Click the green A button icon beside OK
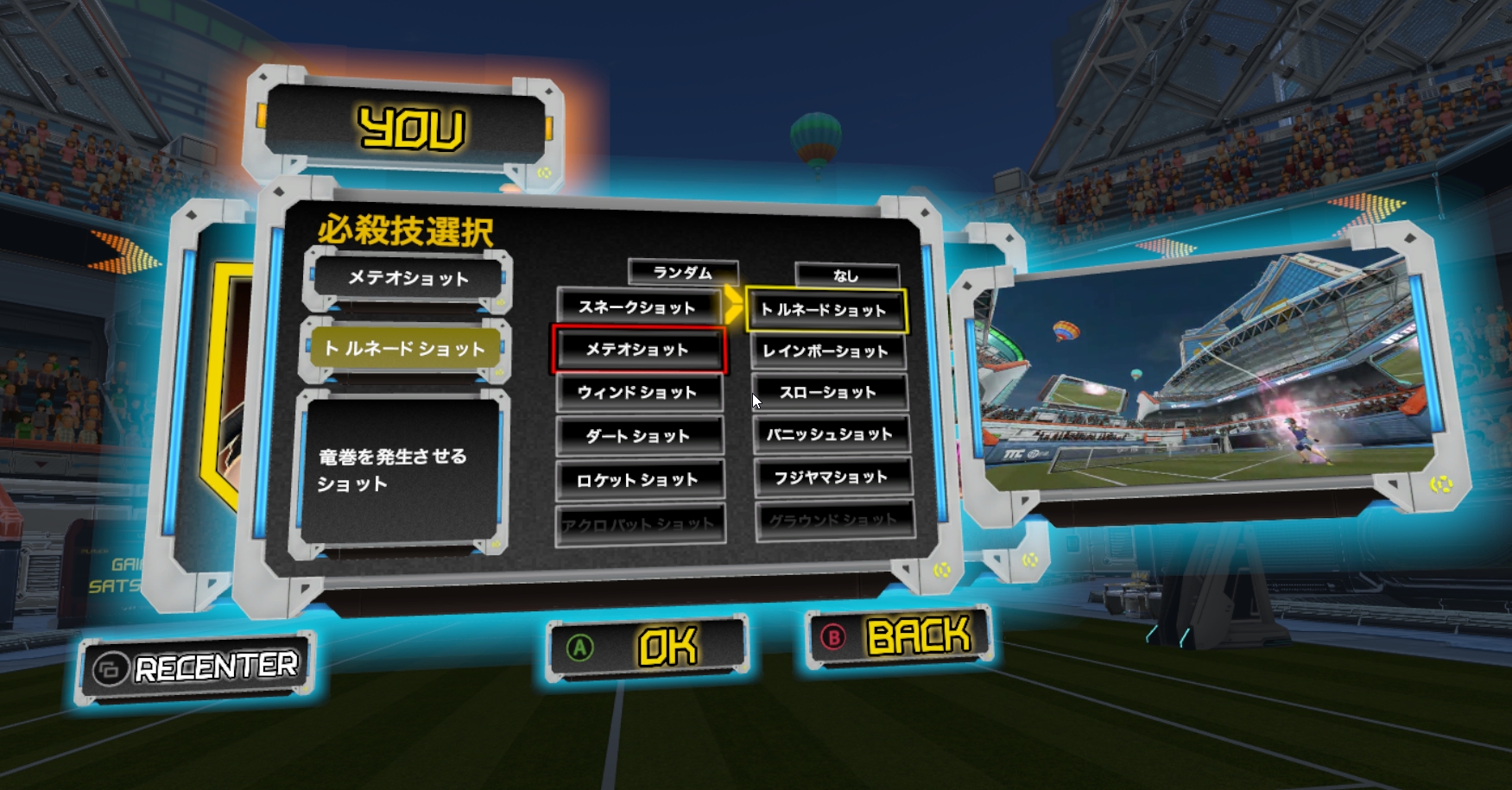 click(580, 643)
